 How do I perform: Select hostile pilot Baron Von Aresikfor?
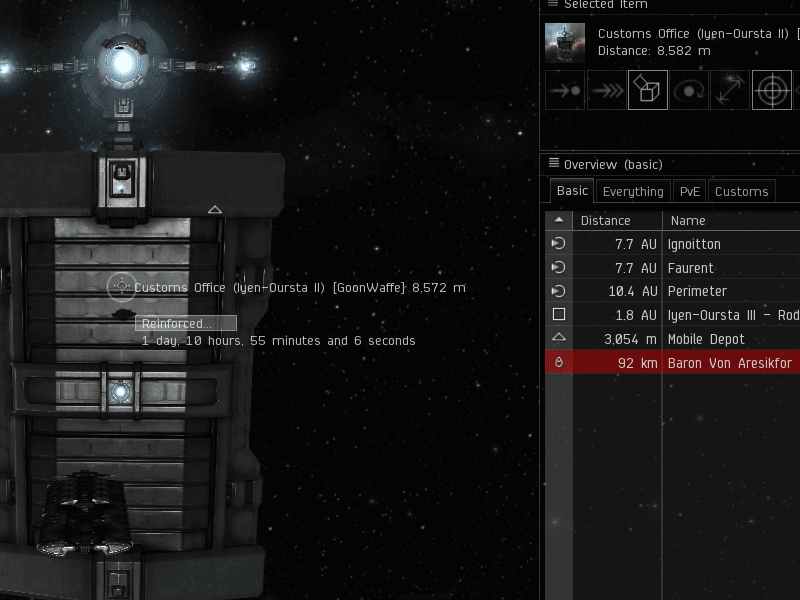[x=730, y=363]
